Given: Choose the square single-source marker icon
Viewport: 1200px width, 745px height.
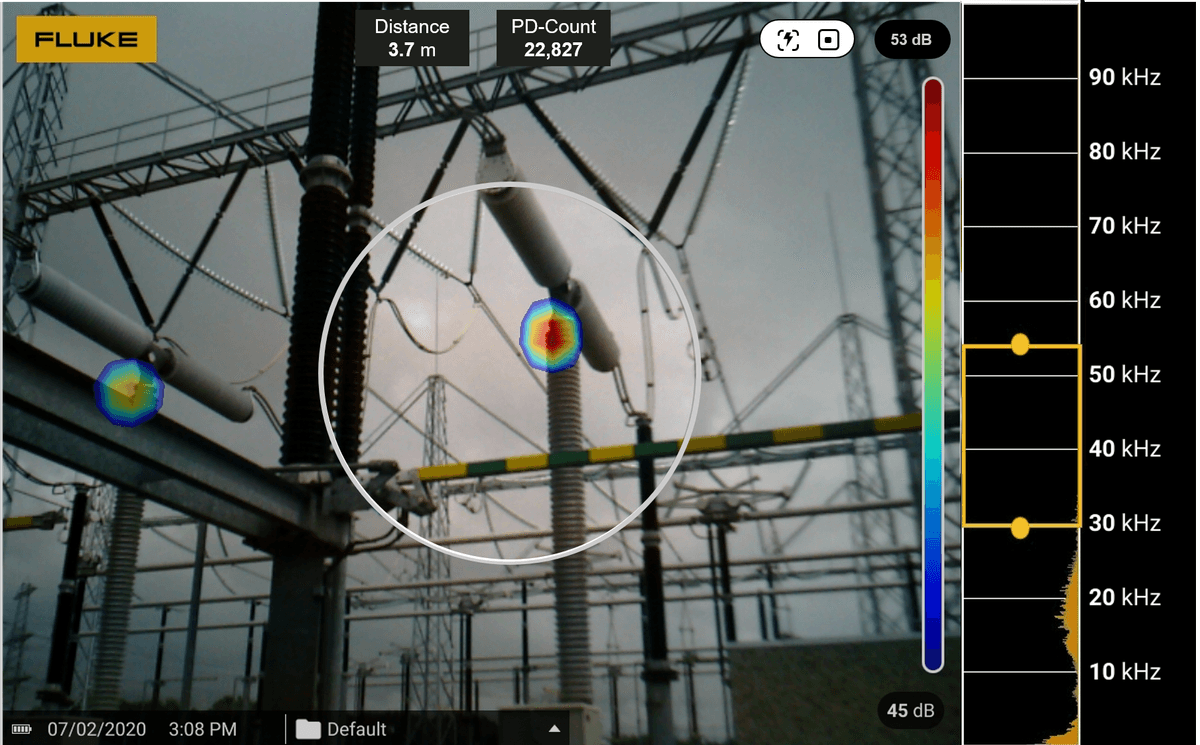Looking at the screenshot, I should pyautogui.click(x=828, y=40).
